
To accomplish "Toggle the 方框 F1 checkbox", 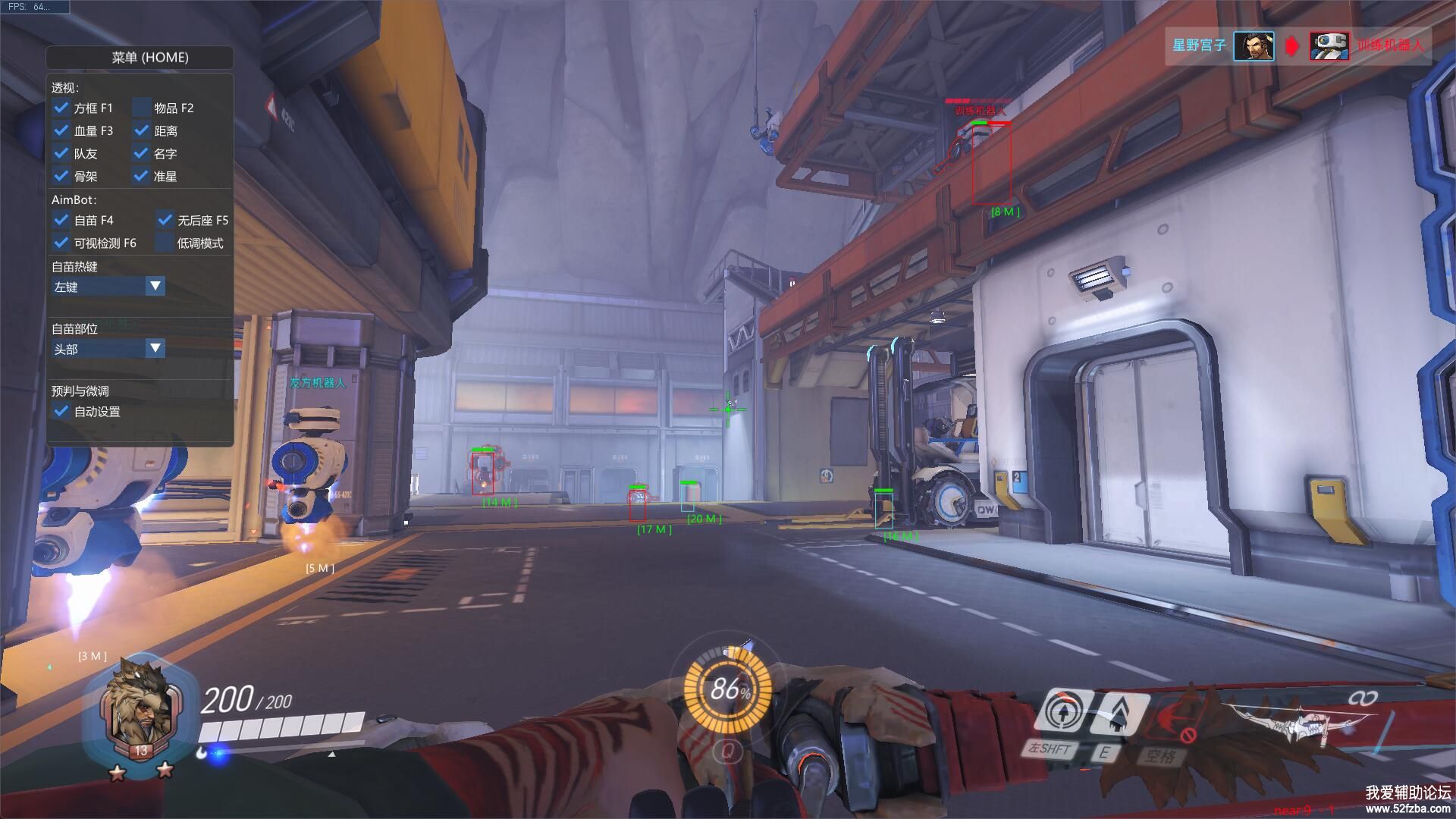I will click(x=61, y=108).
